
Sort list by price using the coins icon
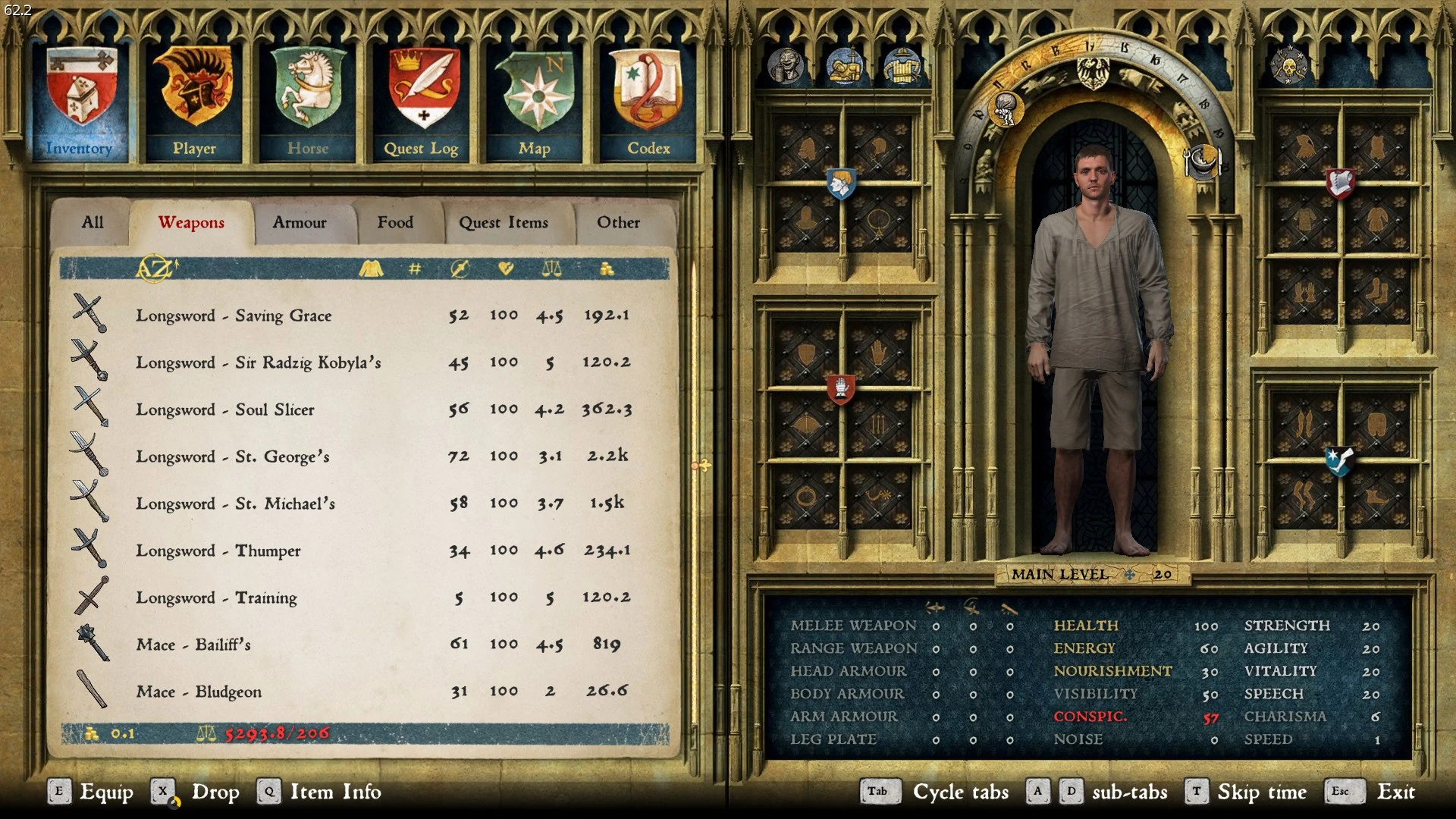click(607, 268)
